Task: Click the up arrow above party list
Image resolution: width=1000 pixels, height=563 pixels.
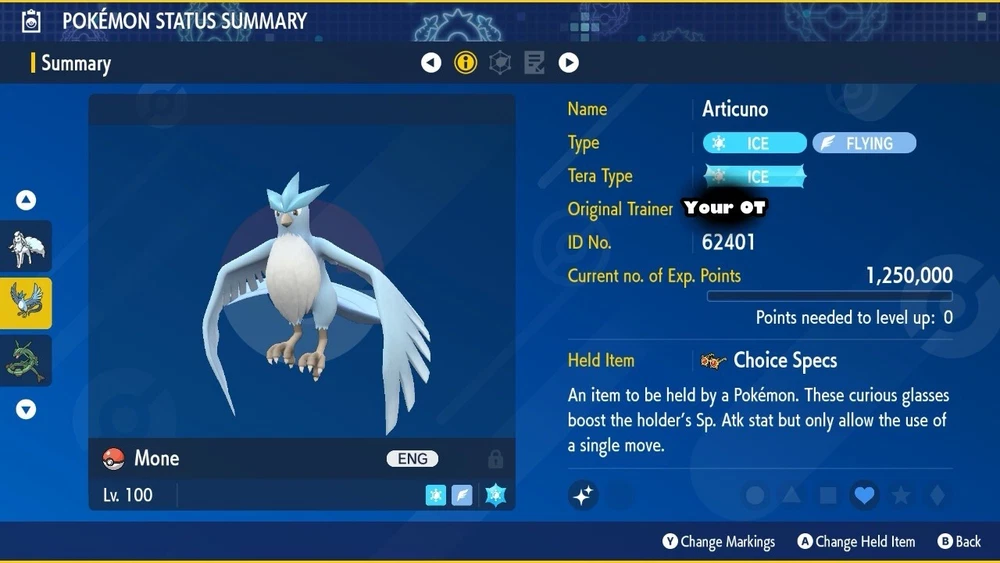Action: click(x=26, y=201)
